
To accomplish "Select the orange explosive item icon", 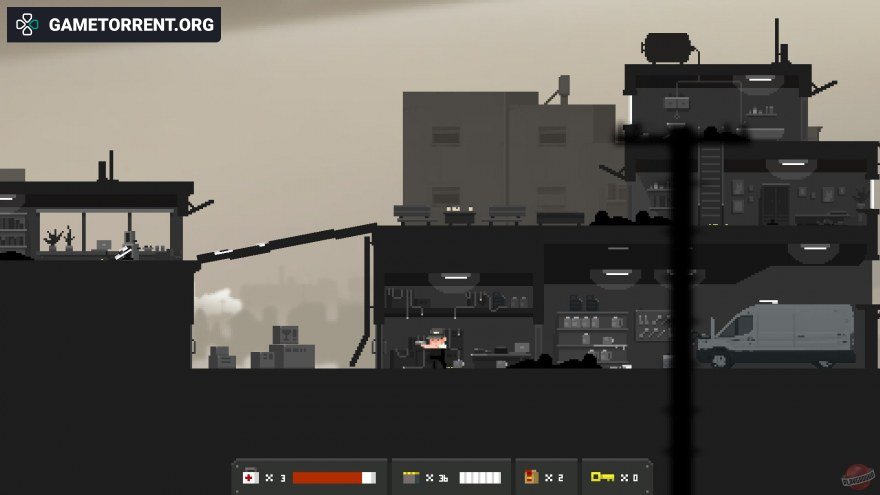I will point(531,477).
